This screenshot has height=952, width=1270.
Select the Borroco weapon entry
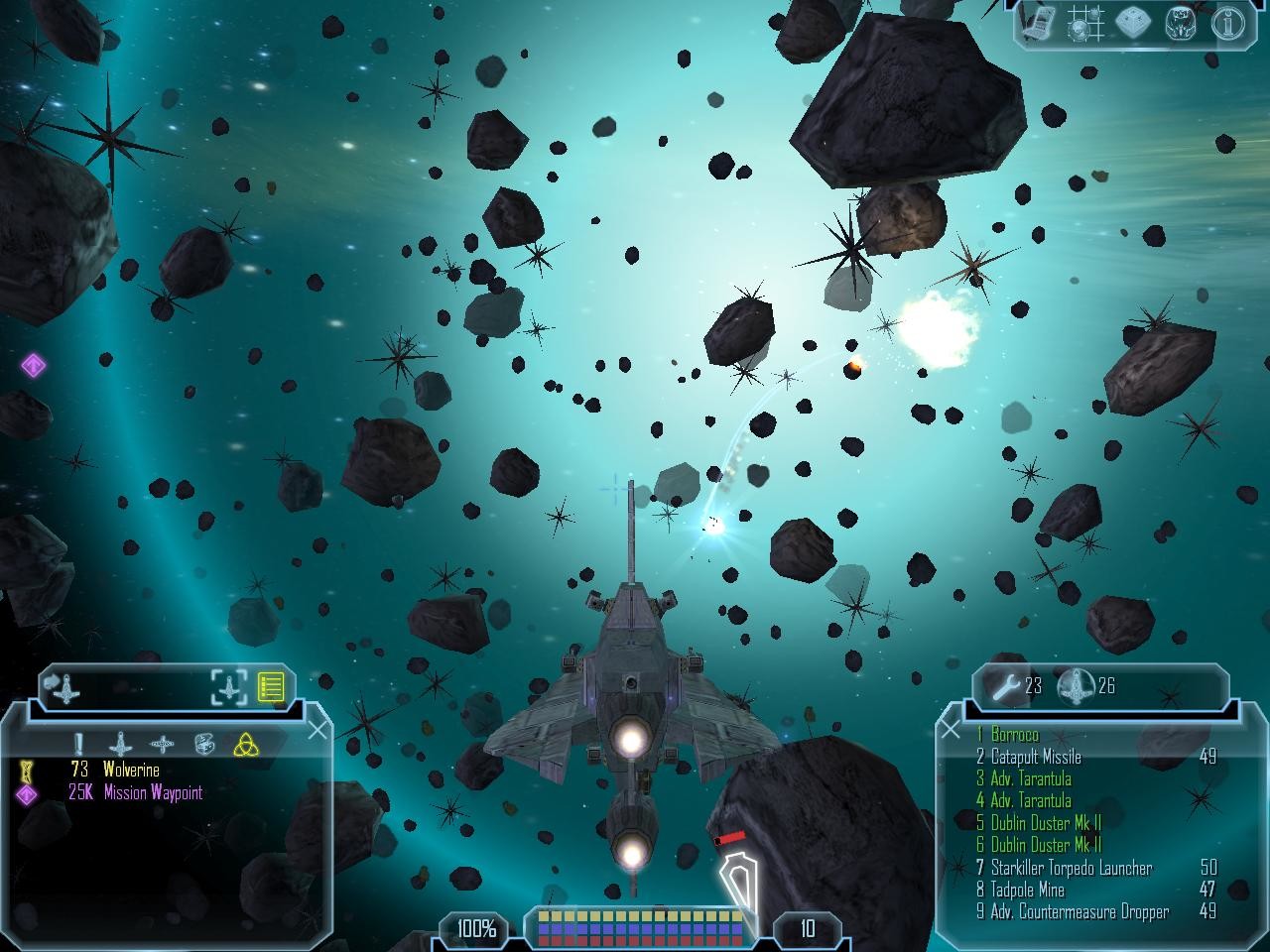(x=1014, y=735)
